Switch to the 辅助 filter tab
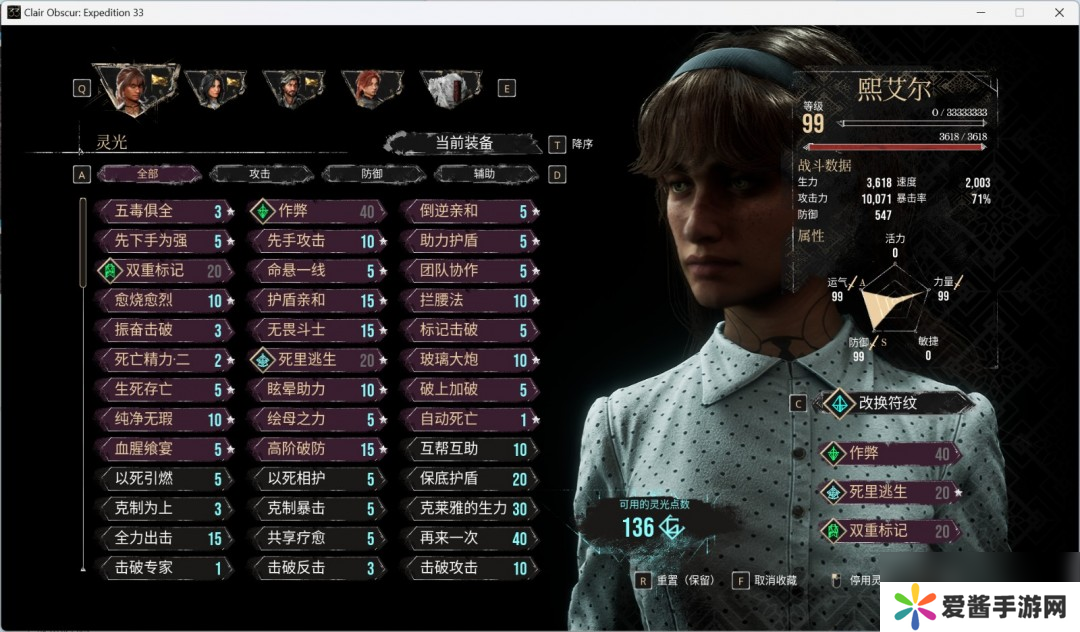This screenshot has width=1080, height=632. (x=484, y=174)
